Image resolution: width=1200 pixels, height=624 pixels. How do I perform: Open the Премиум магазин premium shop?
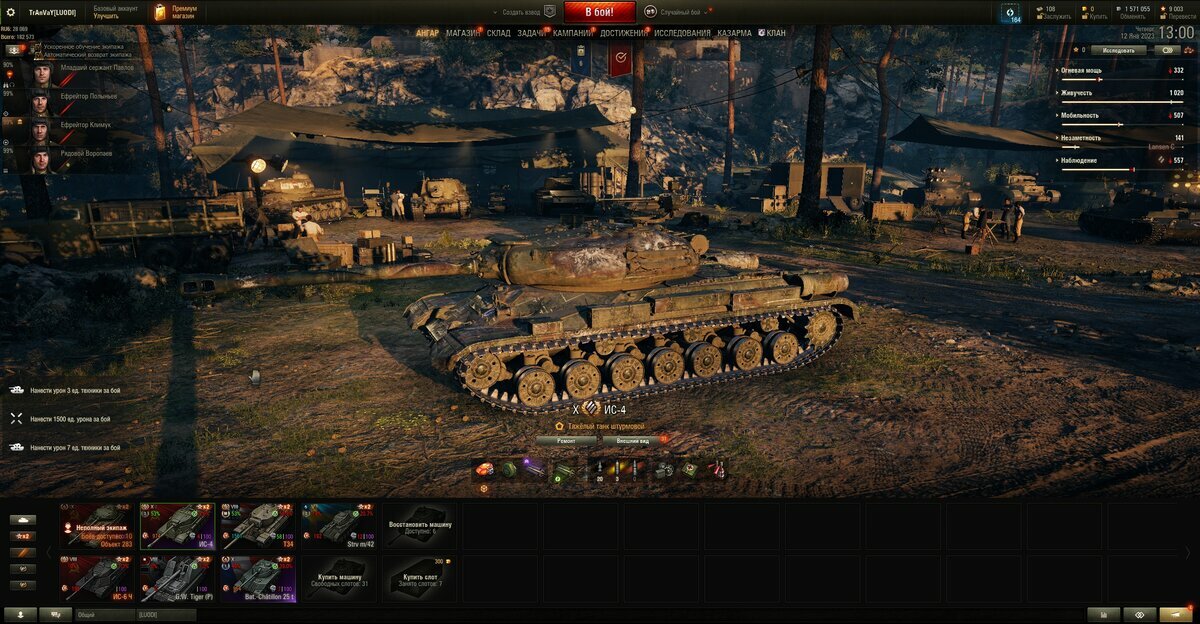tap(176, 12)
